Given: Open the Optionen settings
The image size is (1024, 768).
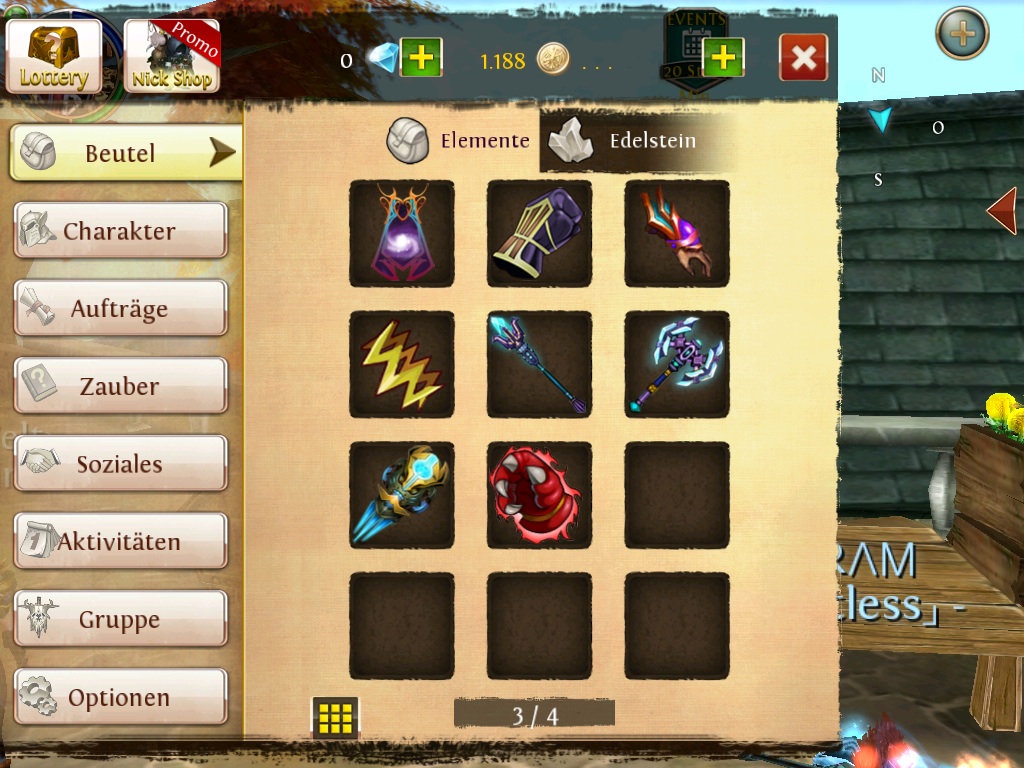Looking at the screenshot, I should click(x=120, y=697).
